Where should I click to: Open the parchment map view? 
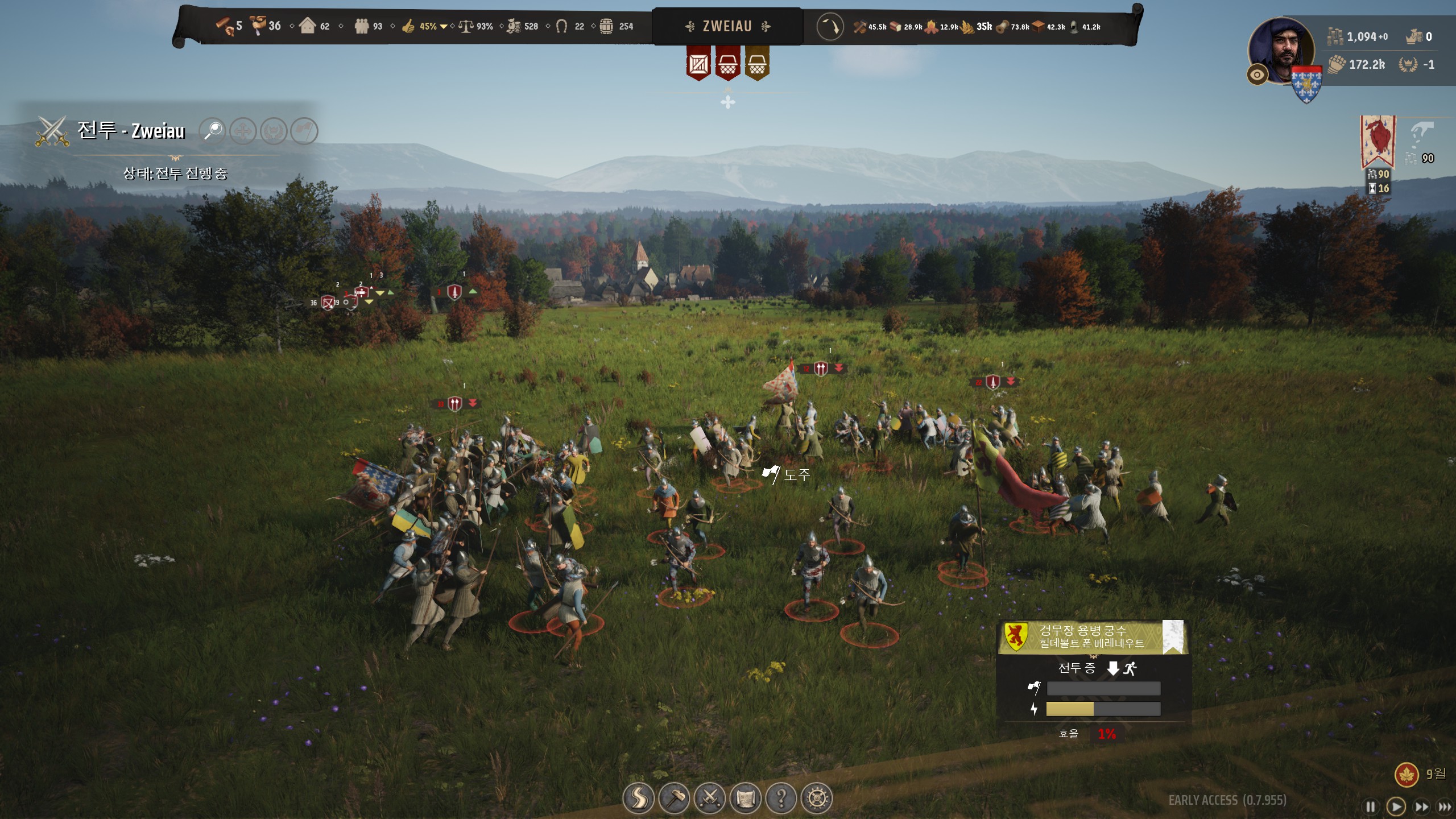tap(745, 798)
